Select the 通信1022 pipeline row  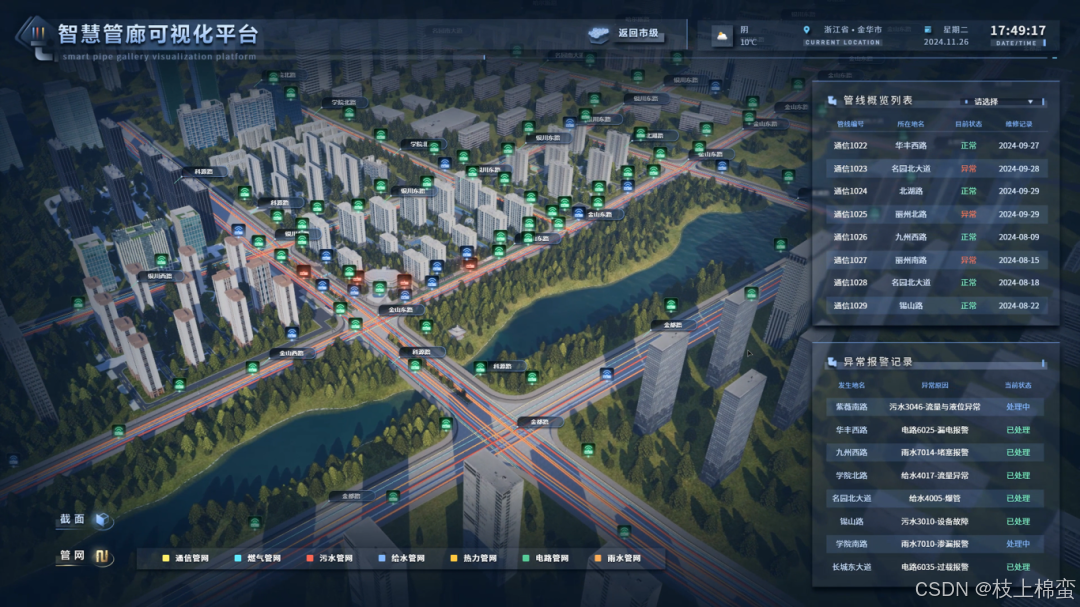(x=935, y=145)
